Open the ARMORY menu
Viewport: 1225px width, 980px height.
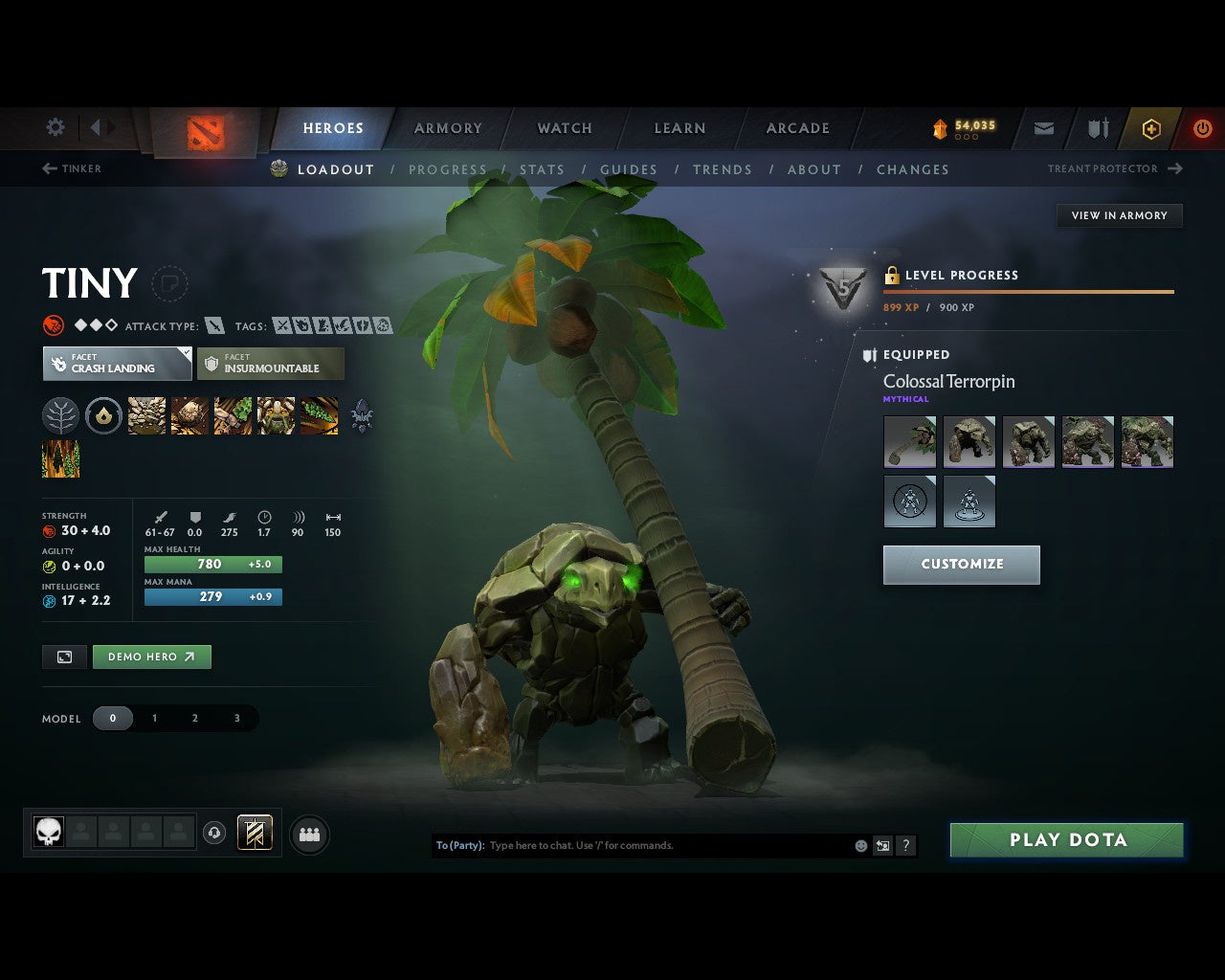coord(448,127)
